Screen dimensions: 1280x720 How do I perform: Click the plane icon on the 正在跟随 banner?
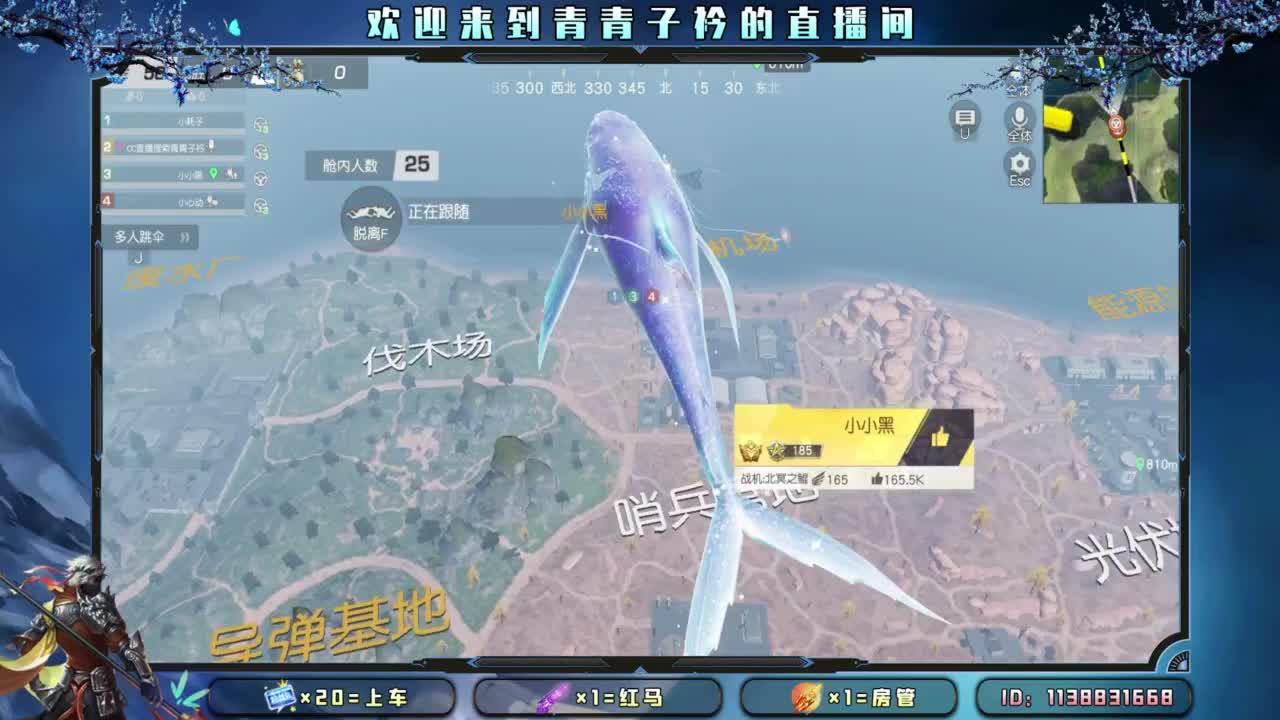pyautogui.click(x=371, y=214)
